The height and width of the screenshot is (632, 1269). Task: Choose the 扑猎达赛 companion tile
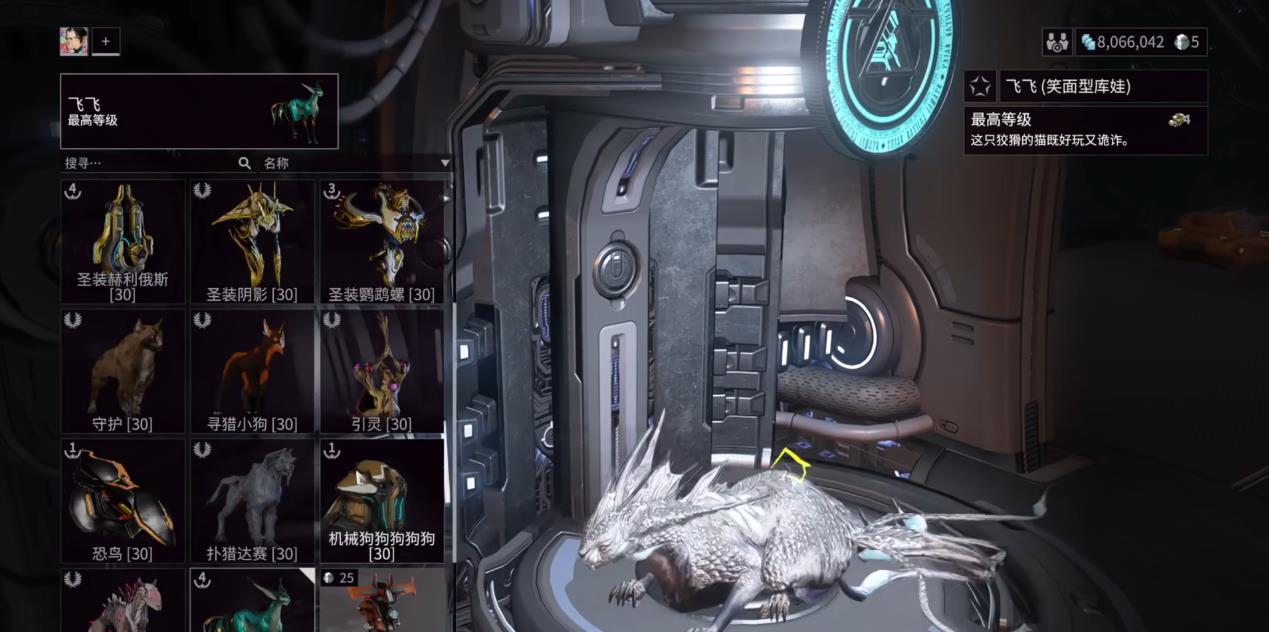pyautogui.click(x=252, y=501)
